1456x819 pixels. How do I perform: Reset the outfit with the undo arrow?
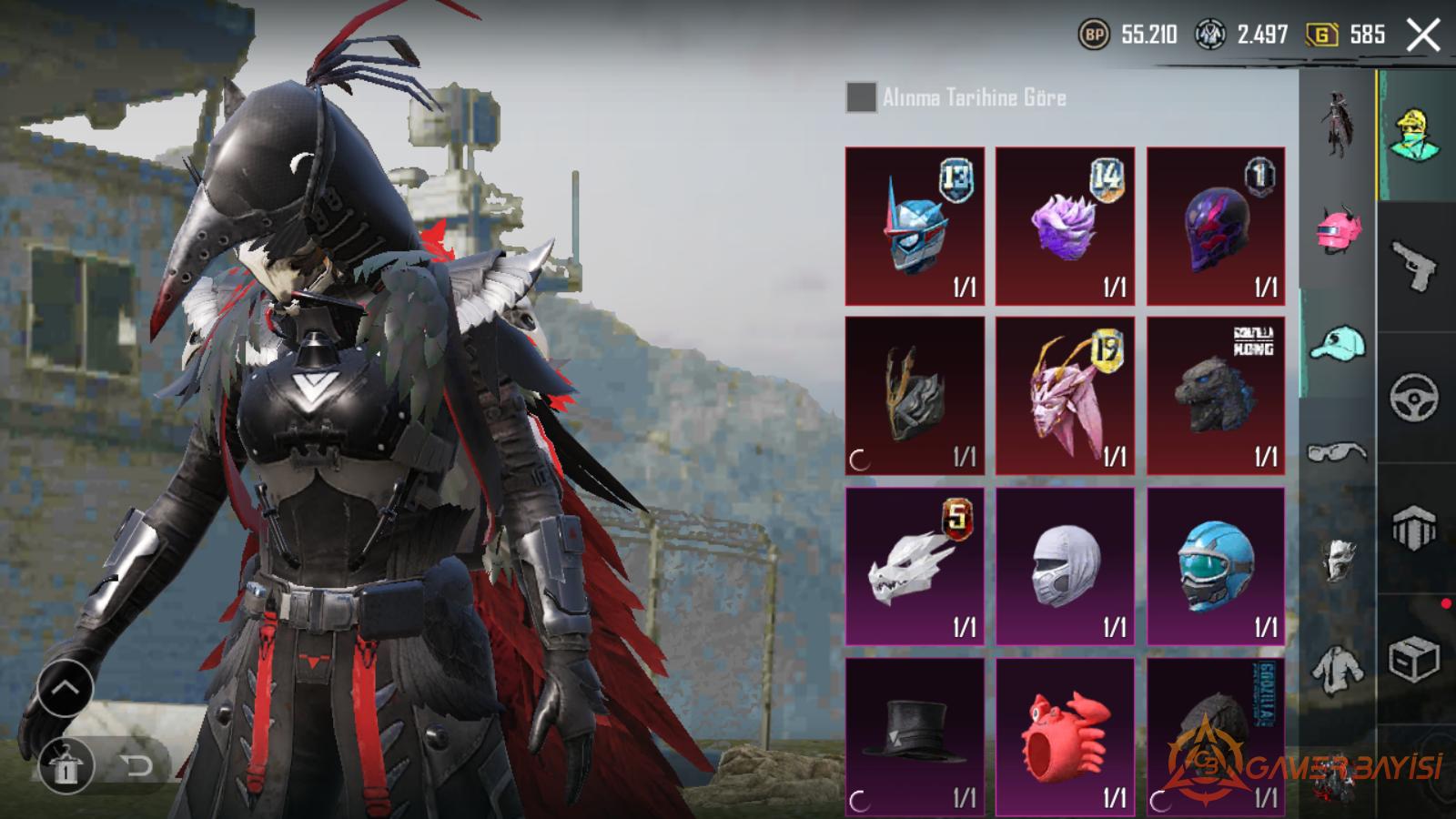click(x=137, y=765)
